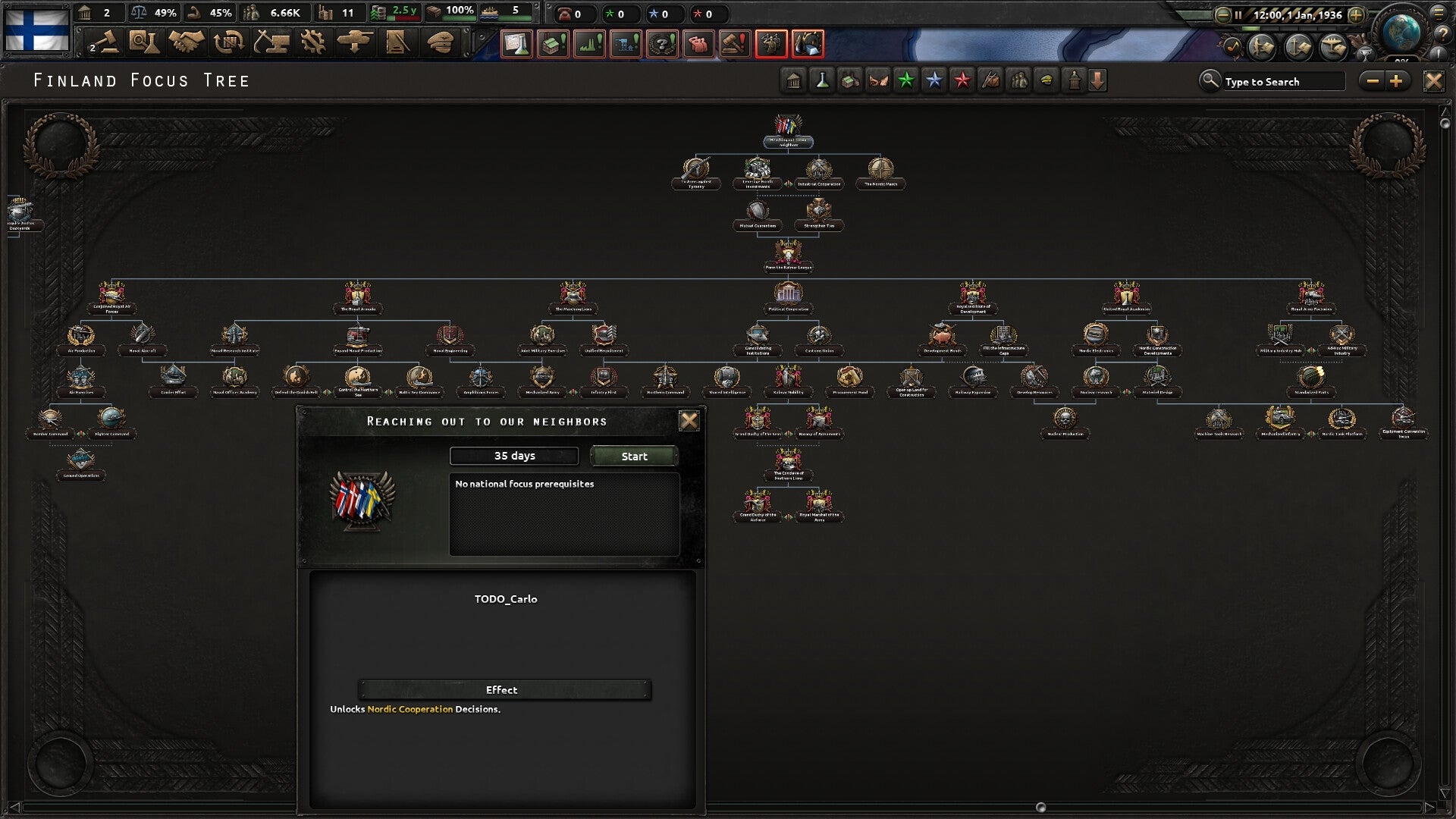Select the political focus filter column icon
The height and width of the screenshot is (819, 1456).
tap(1073, 80)
